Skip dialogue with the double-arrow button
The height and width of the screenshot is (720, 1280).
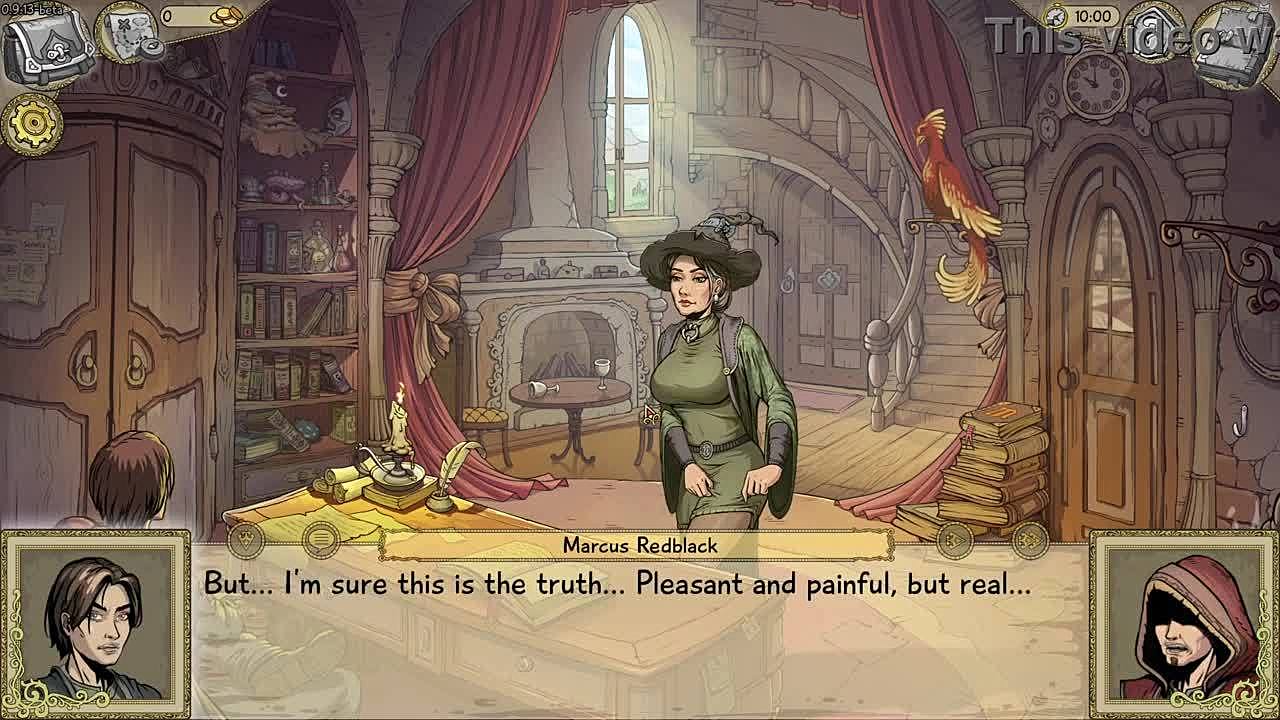[1029, 542]
